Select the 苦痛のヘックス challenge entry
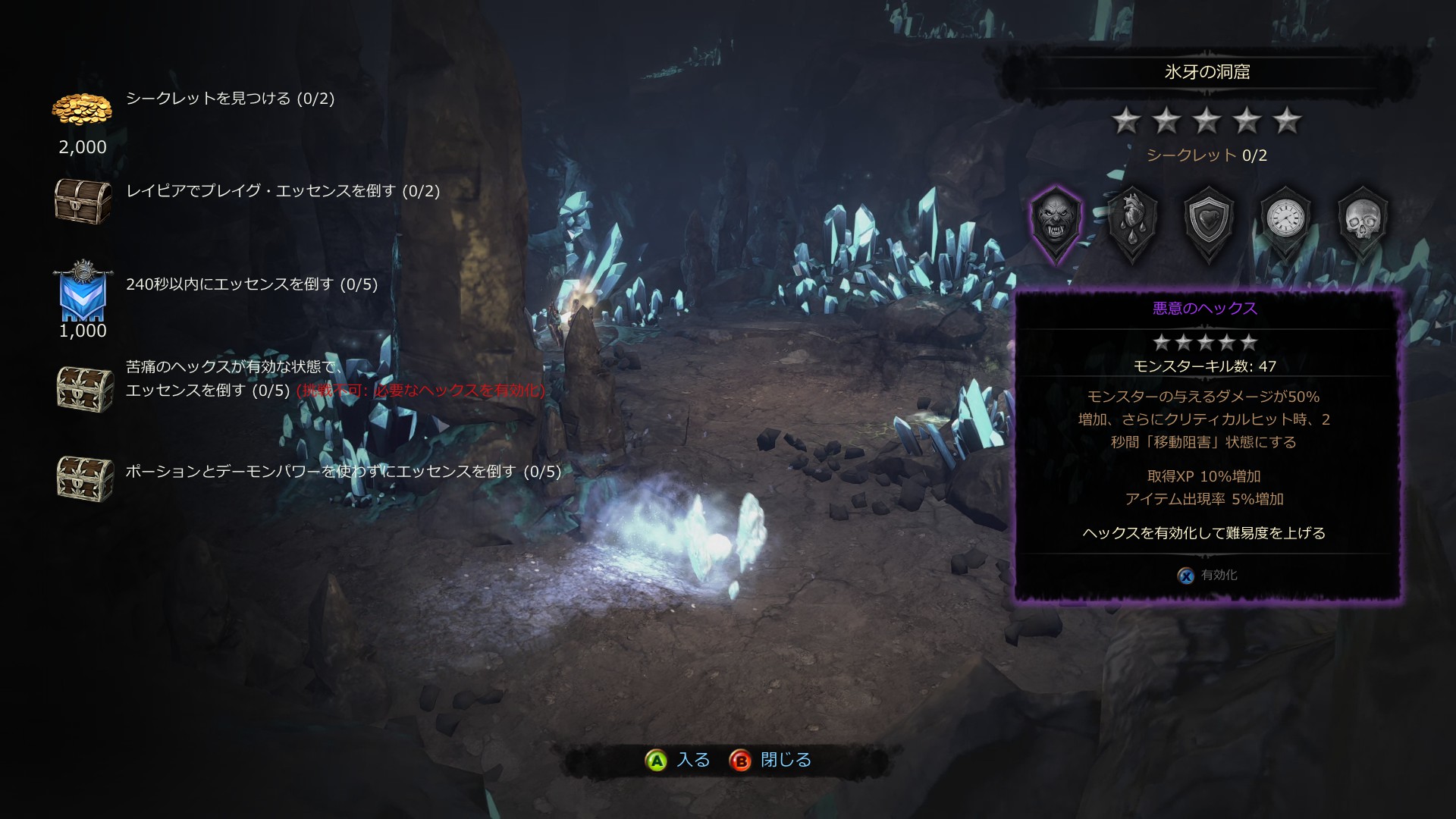The image size is (1456, 819). [x=235, y=378]
